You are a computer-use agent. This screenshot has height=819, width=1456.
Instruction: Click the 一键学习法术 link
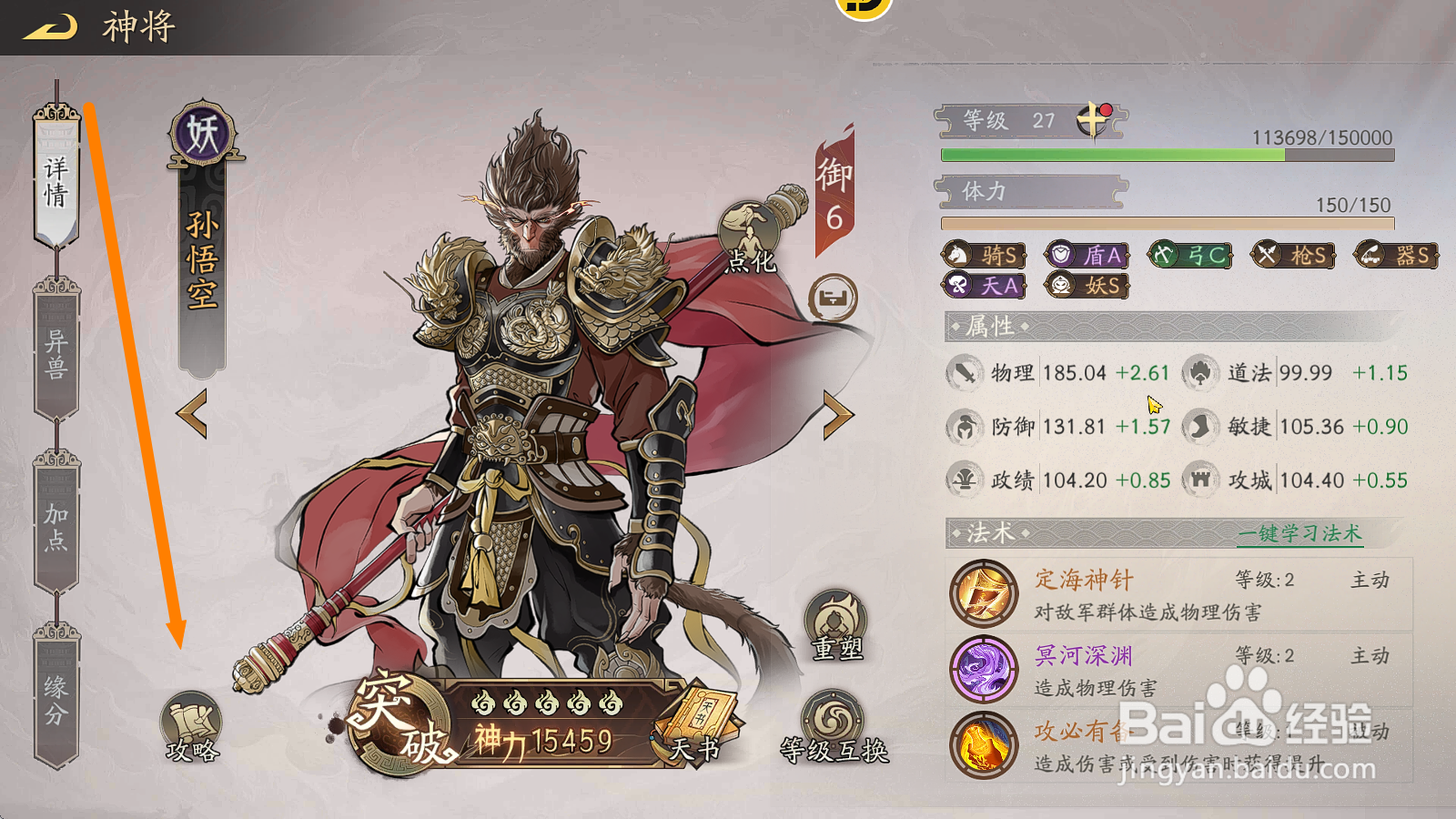tap(1301, 535)
